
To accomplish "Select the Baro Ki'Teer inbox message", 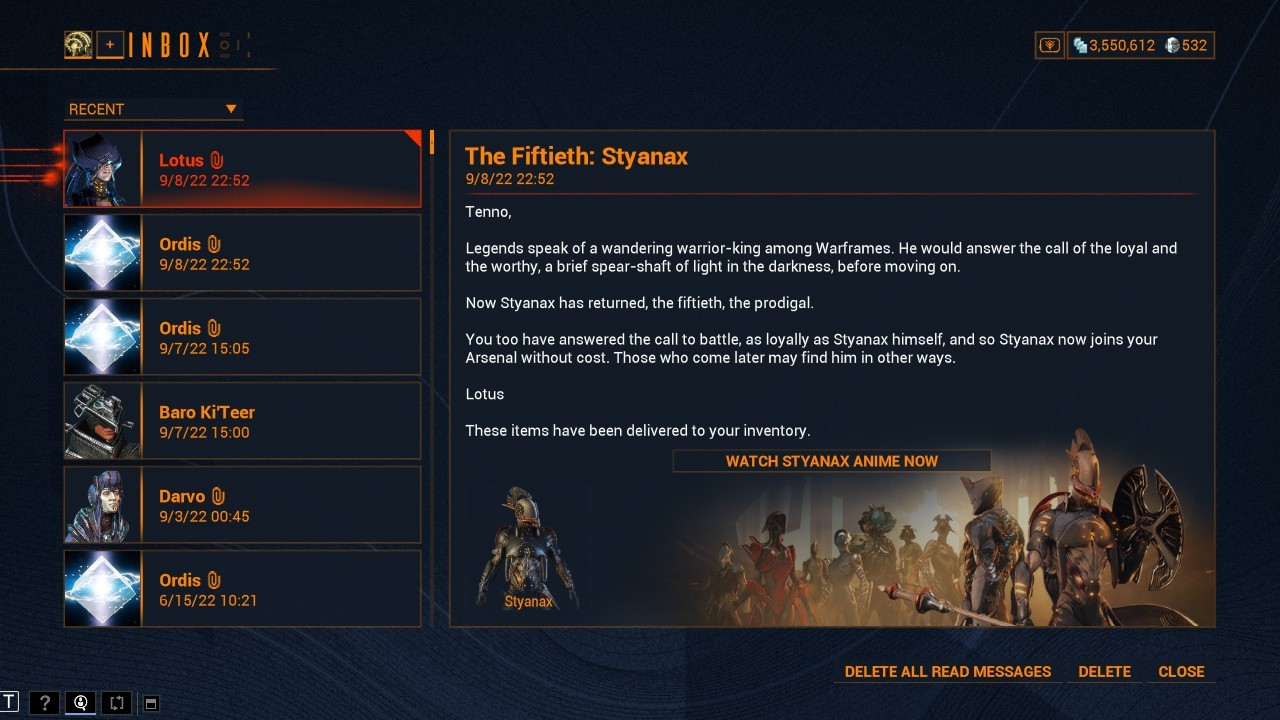I will click(x=242, y=420).
